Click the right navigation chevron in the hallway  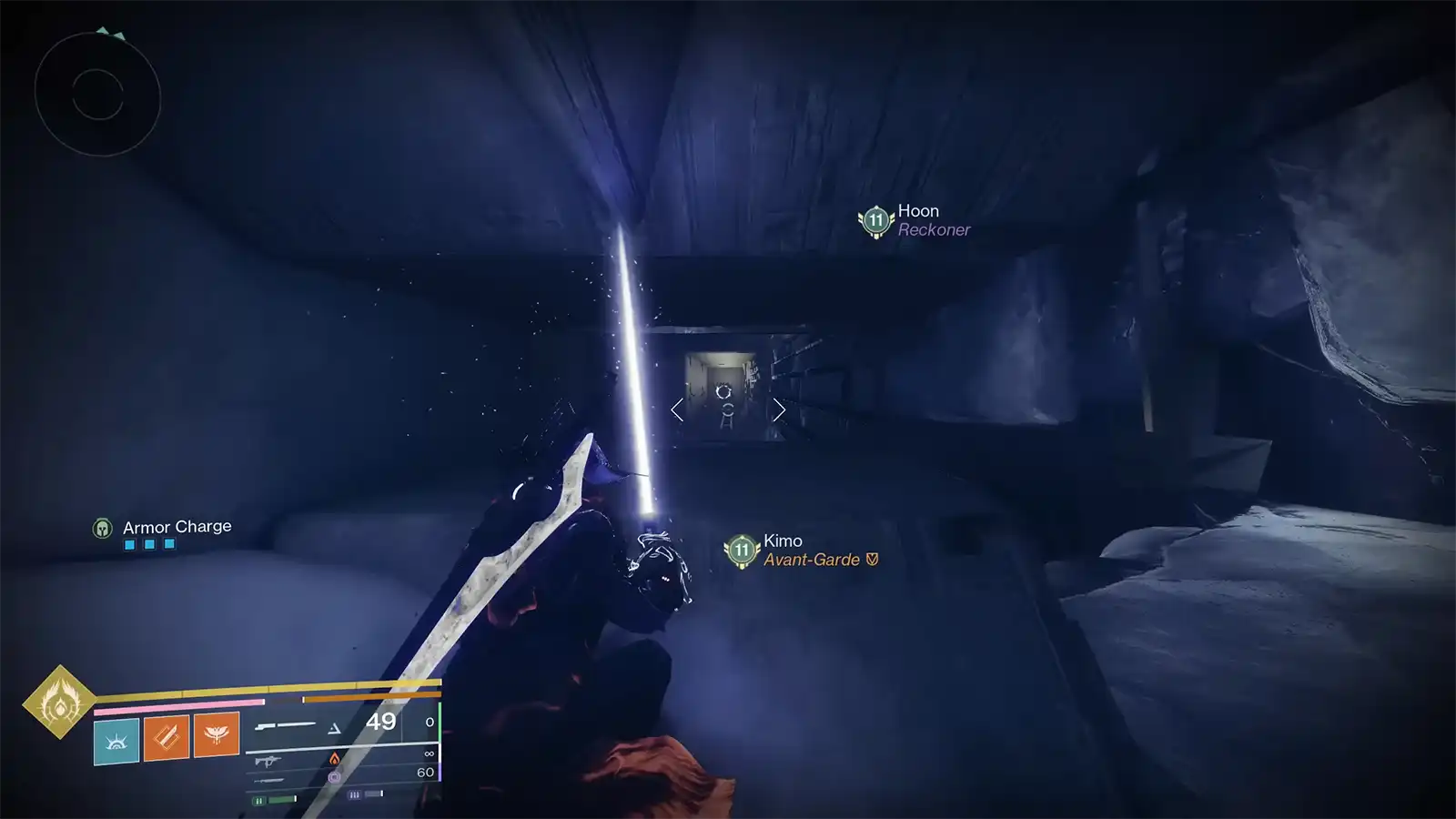coord(780,410)
